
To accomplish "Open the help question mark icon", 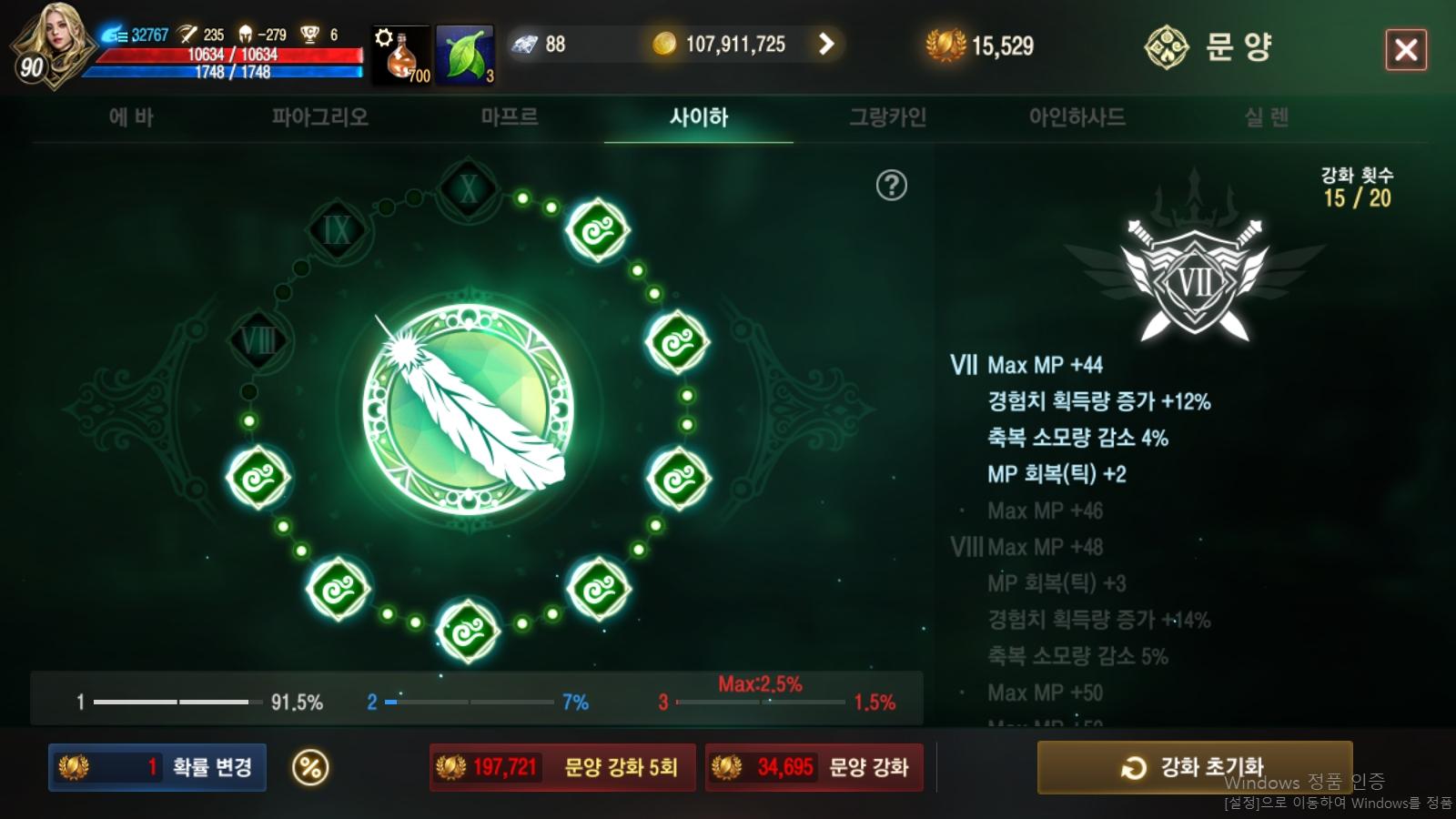I will [892, 184].
